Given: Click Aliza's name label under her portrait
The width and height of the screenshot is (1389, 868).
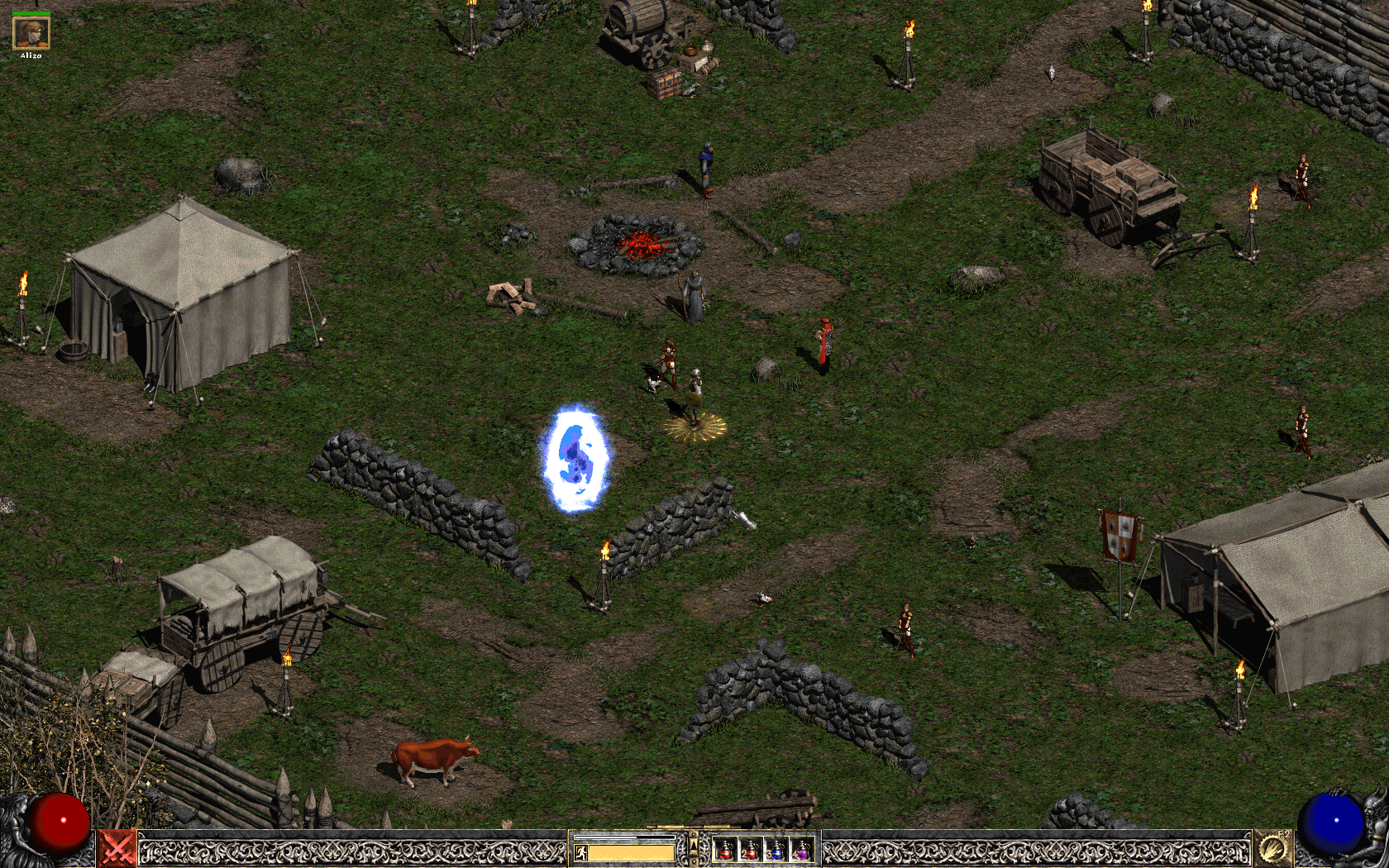Looking at the screenshot, I should pos(30,56).
